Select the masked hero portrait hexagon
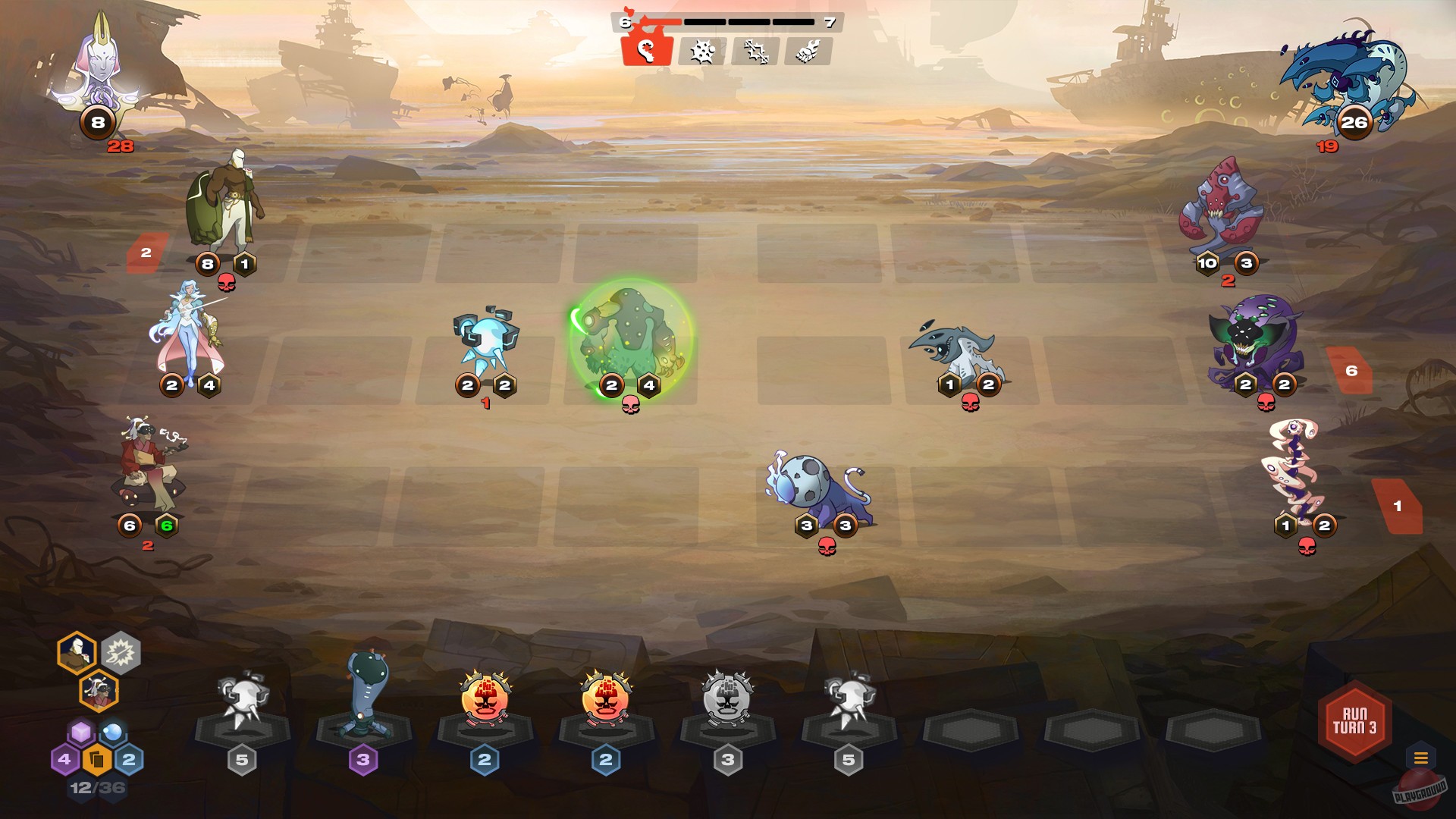This screenshot has width=1456, height=819. click(78, 652)
